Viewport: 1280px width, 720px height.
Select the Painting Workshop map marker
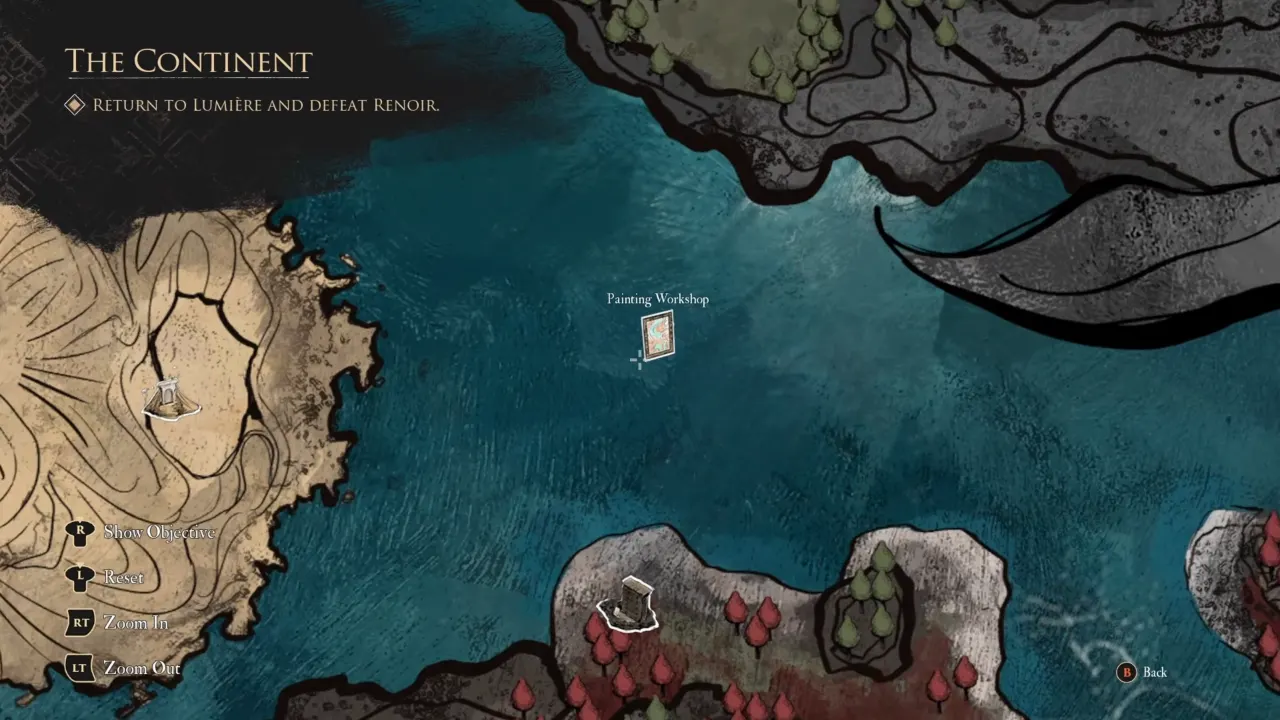click(x=658, y=335)
